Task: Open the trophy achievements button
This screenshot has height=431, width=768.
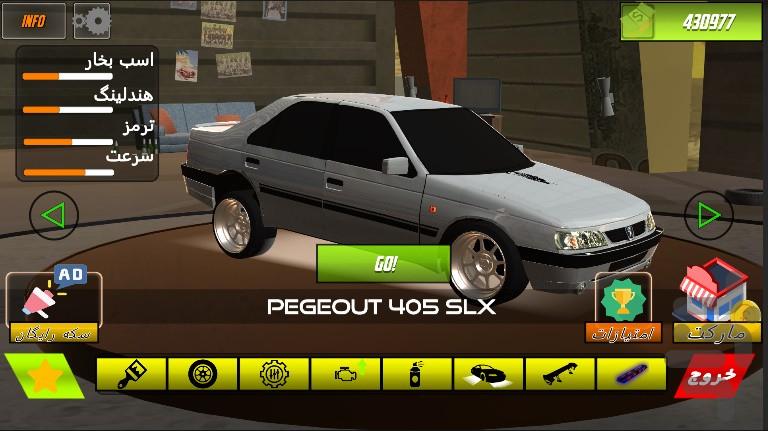Action: click(x=624, y=299)
